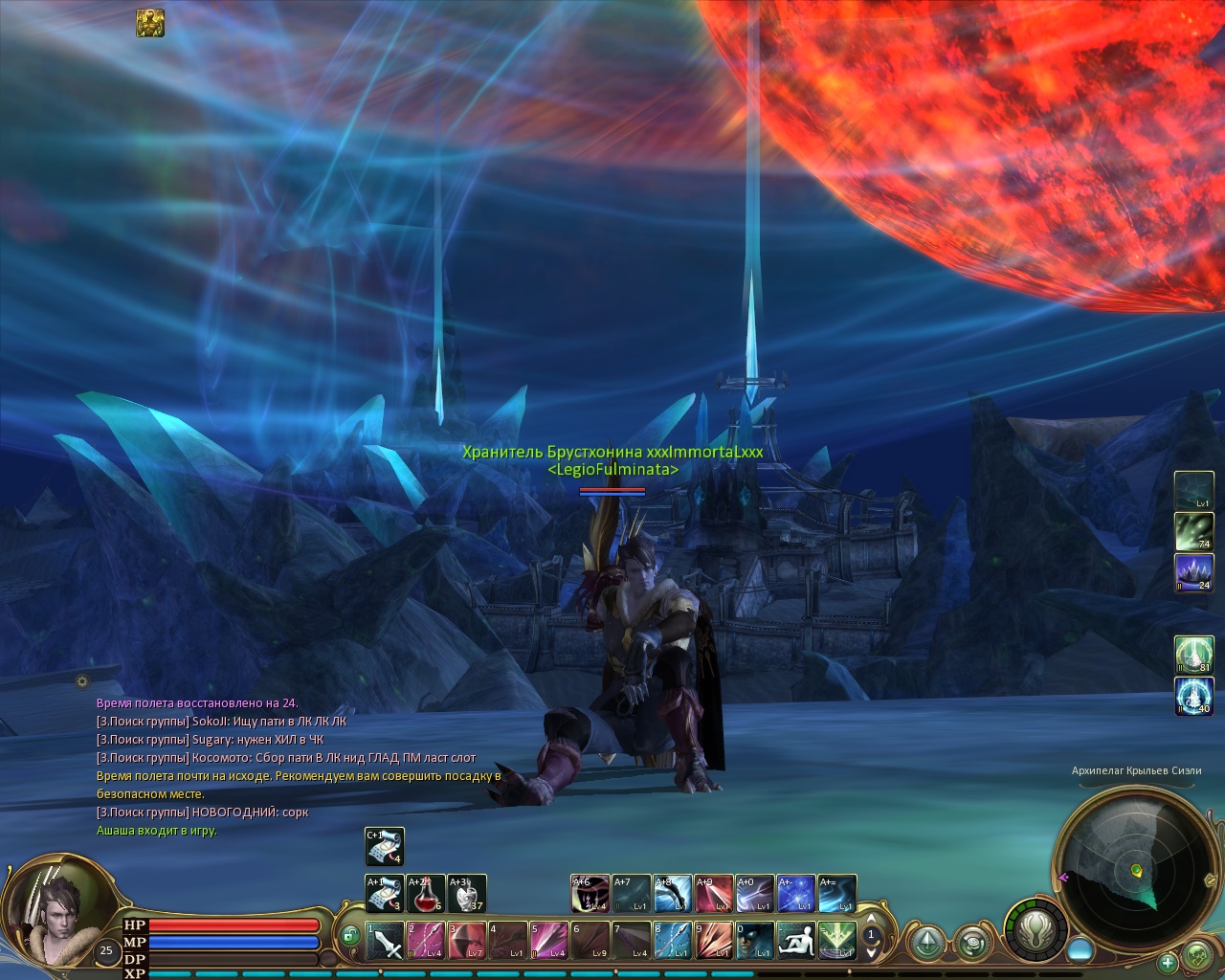Use the scroll item bound to C+1
Screen dimensions: 1225x980
[385, 847]
